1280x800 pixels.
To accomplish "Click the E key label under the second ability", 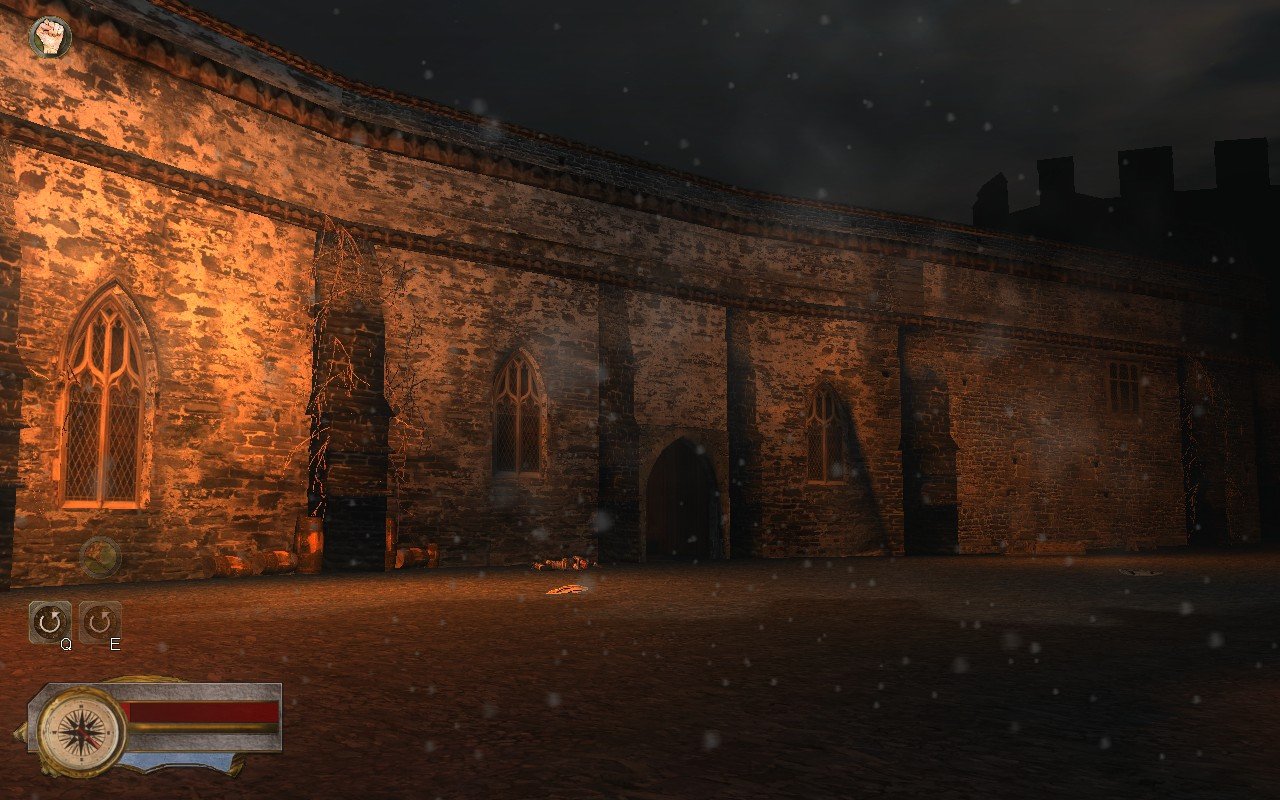I will pyautogui.click(x=113, y=646).
